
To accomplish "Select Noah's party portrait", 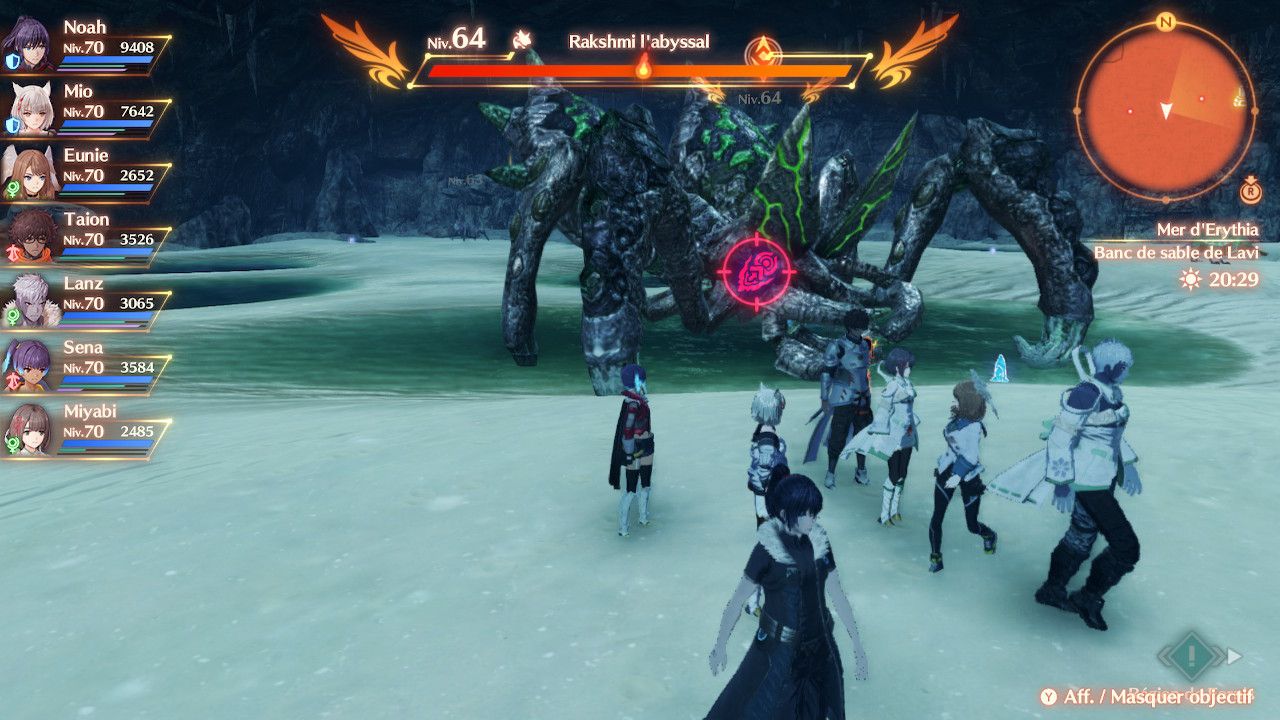I will (x=31, y=45).
